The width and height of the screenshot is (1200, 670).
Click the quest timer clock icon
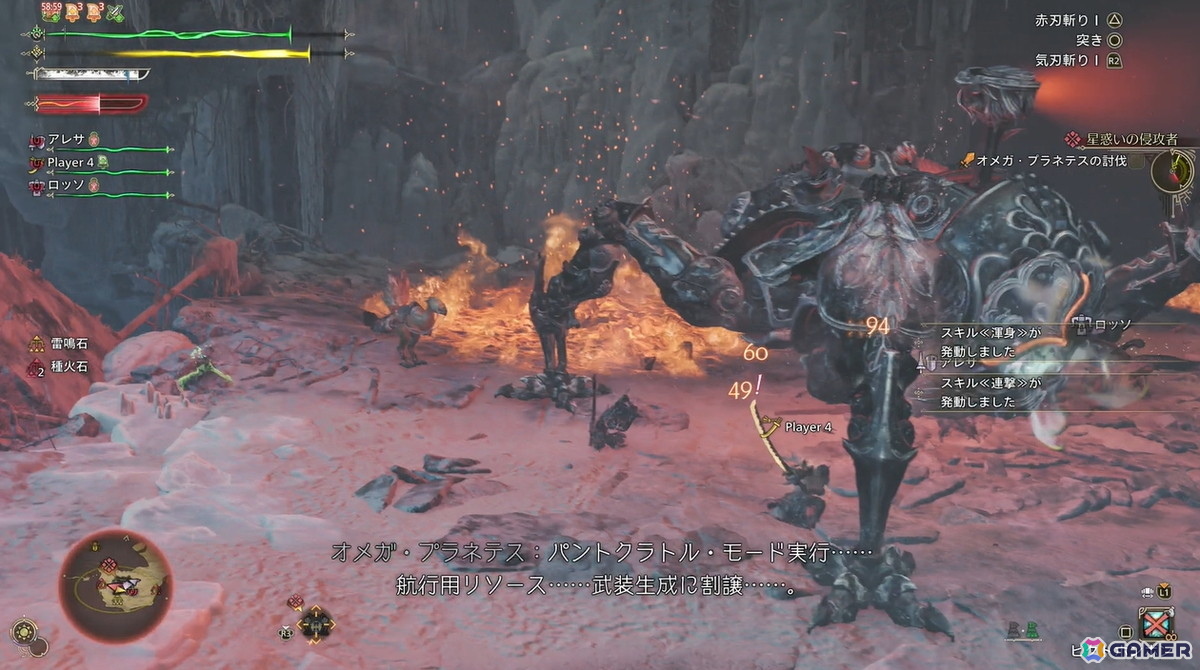pos(1173,171)
